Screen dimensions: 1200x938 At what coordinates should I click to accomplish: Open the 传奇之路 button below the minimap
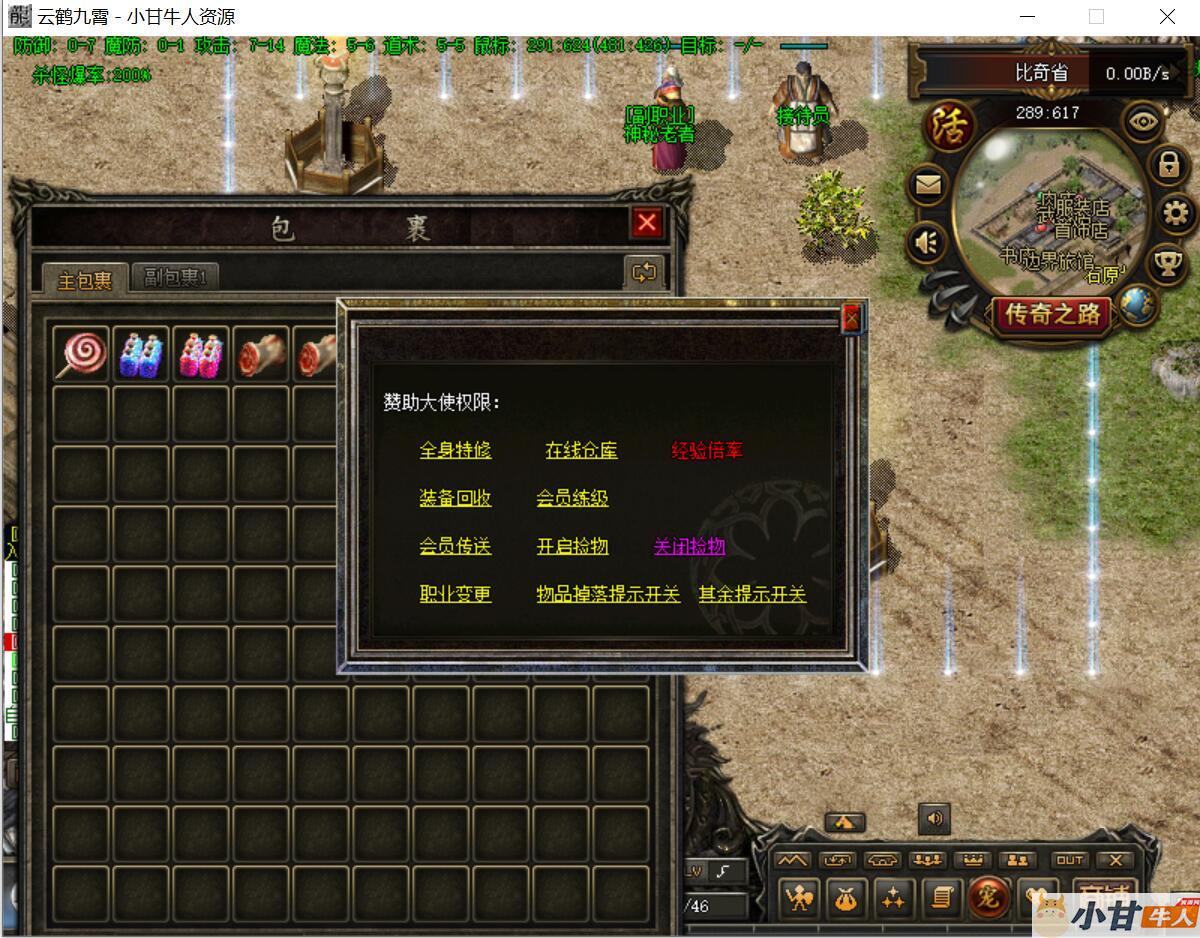pyautogui.click(x=1052, y=314)
